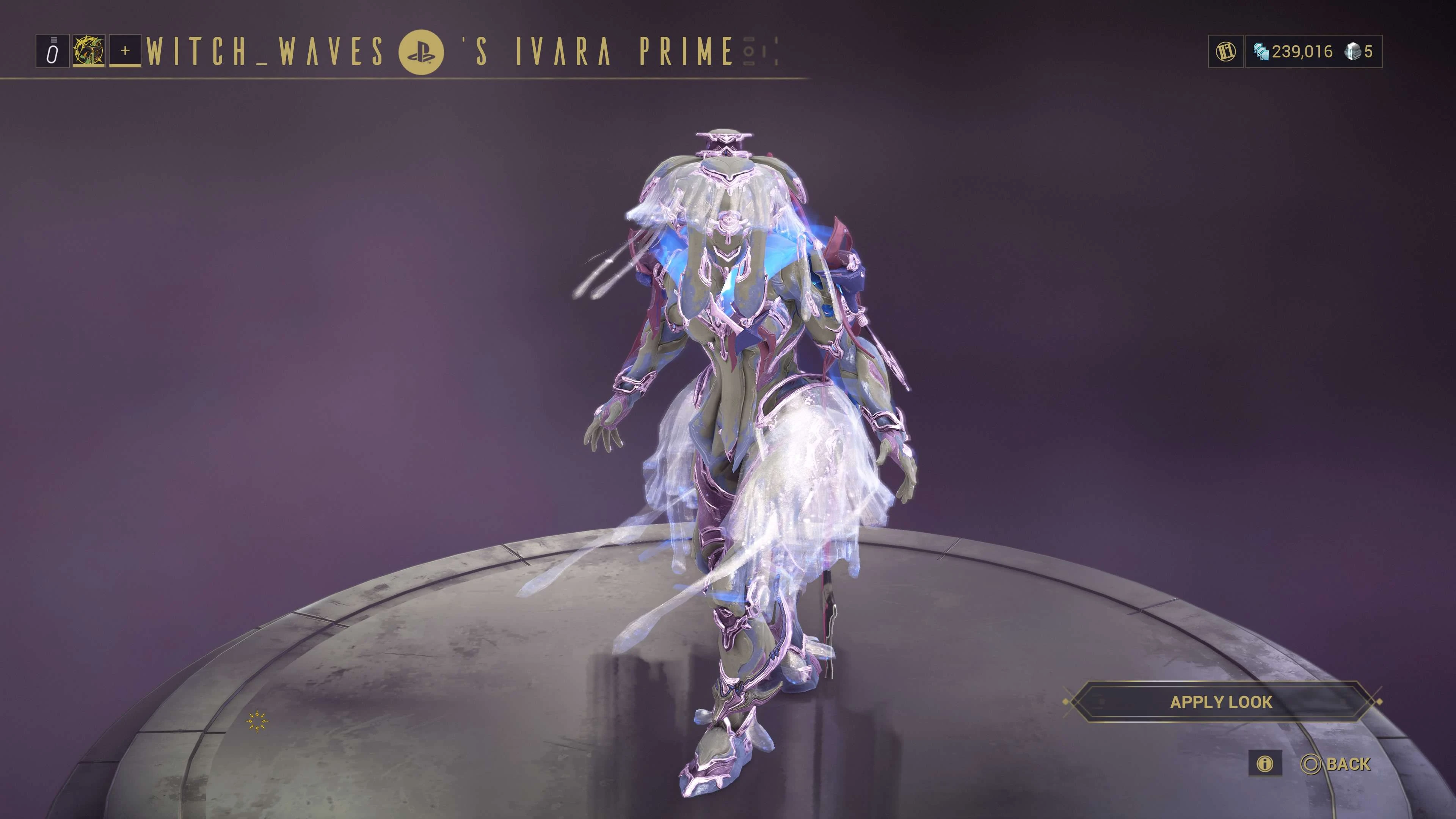Select the "+" add glyph slot icon
Image resolution: width=1456 pixels, height=819 pixels.
click(x=126, y=52)
